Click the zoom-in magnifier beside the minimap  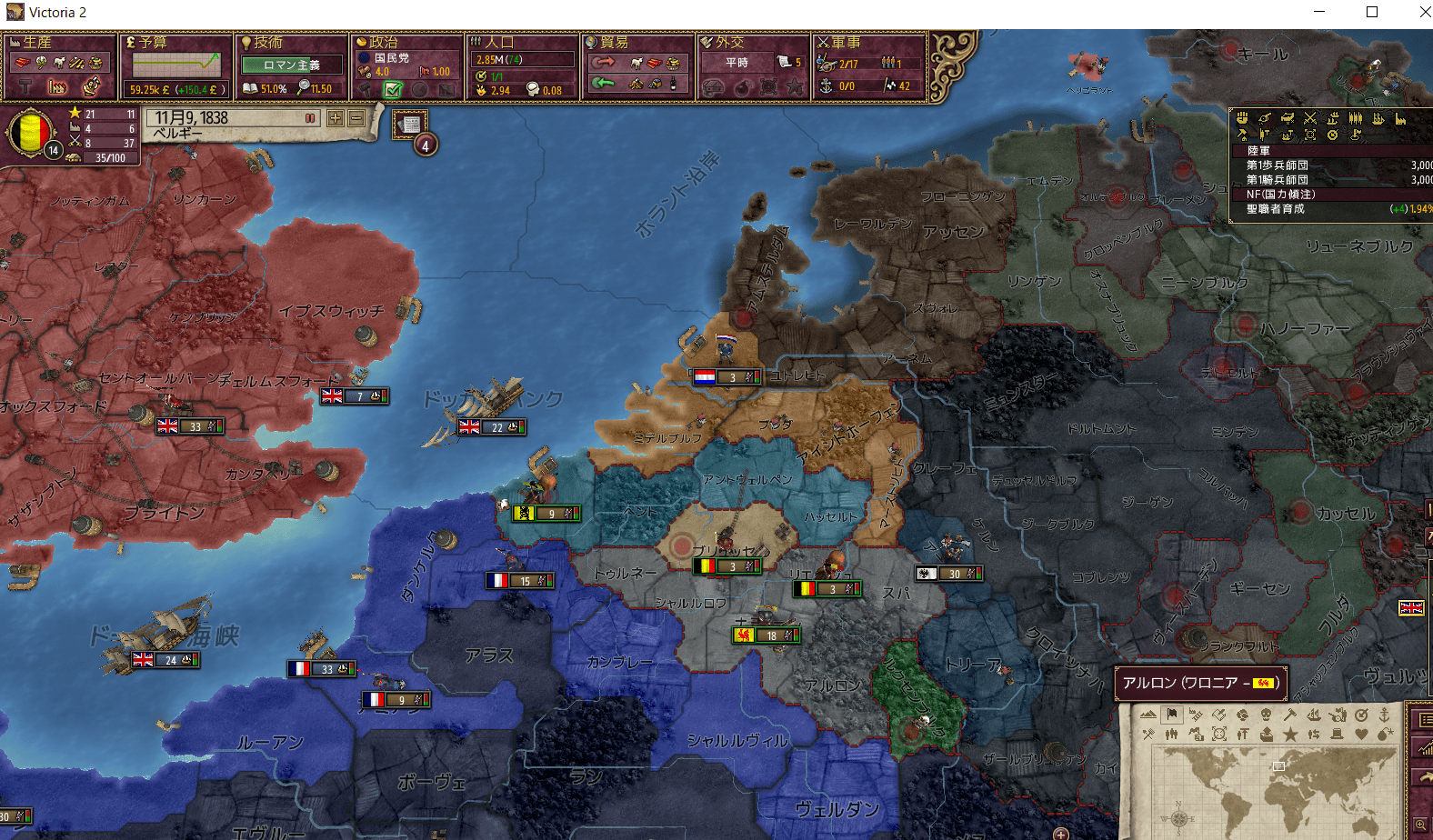[1419, 824]
